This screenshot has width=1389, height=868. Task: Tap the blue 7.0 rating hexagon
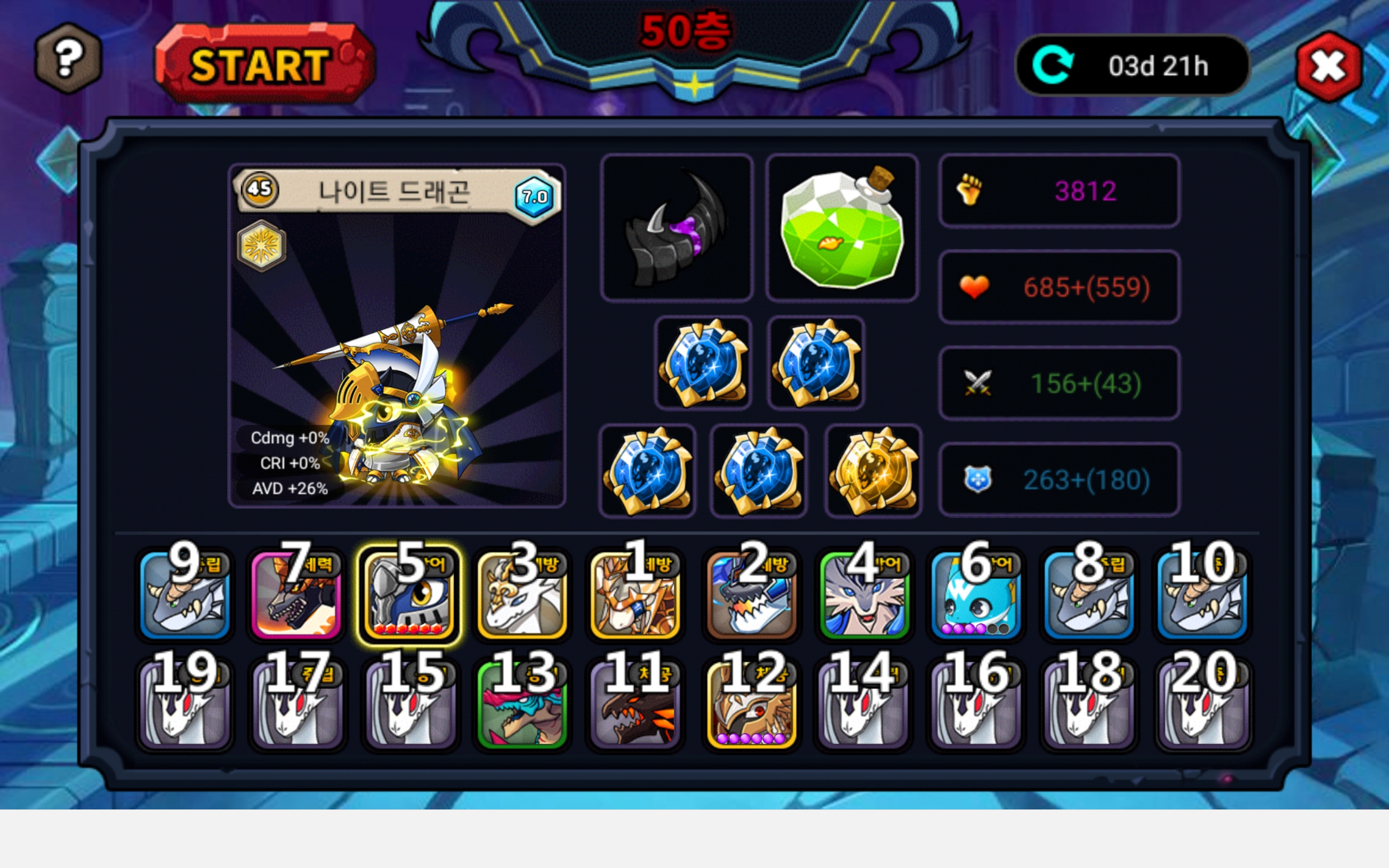coord(534,197)
